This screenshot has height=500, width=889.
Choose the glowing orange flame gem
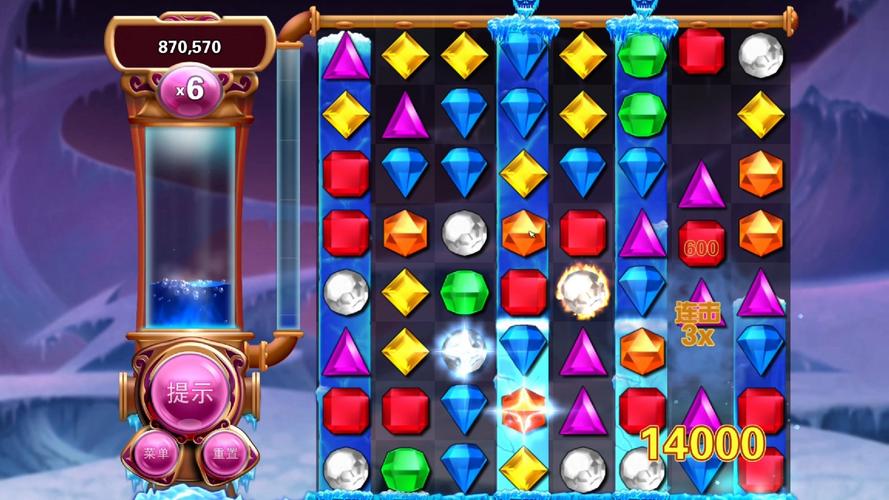[x=523, y=408]
